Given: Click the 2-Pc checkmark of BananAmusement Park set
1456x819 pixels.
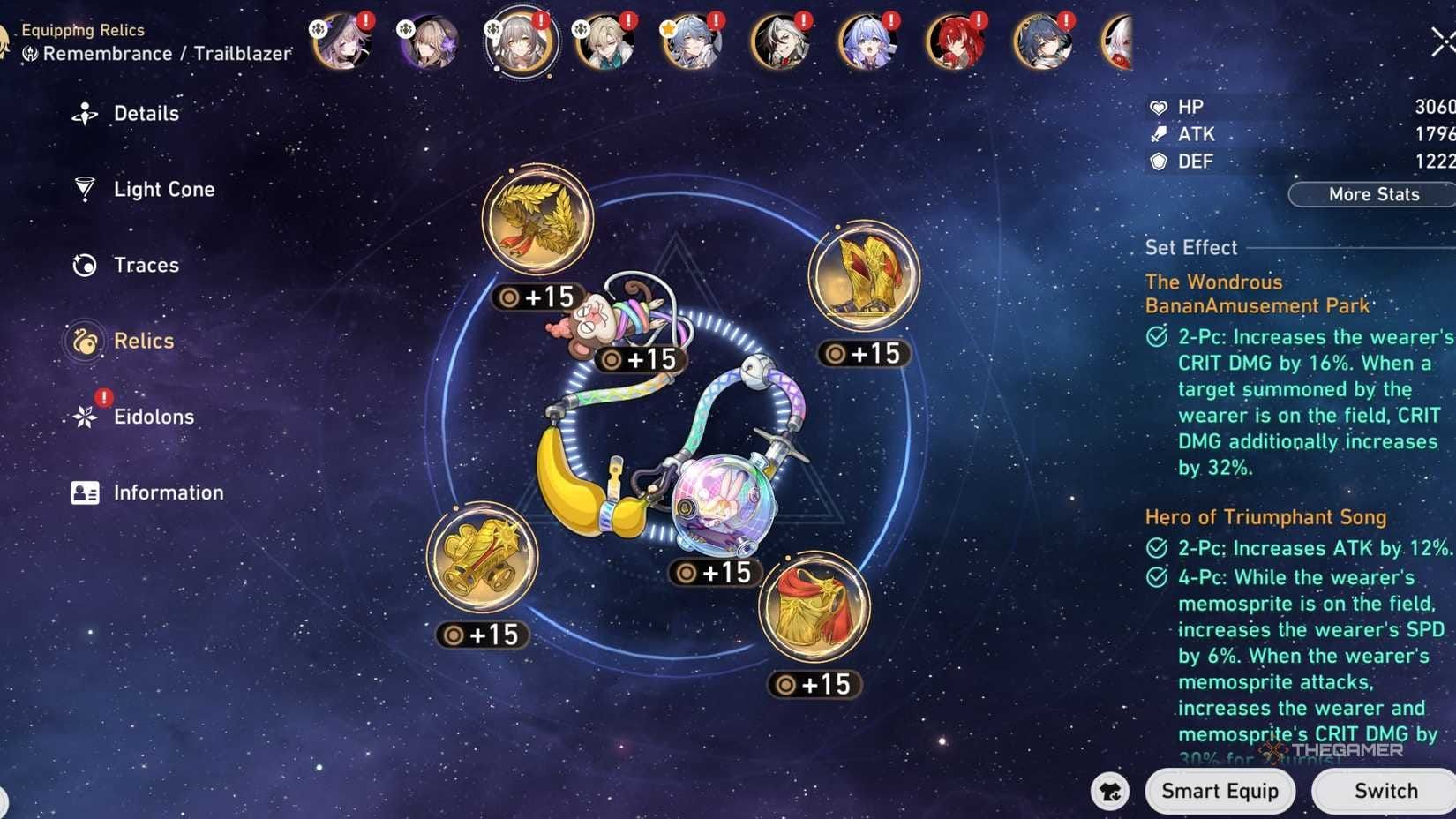Looking at the screenshot, I should 1158,338.
